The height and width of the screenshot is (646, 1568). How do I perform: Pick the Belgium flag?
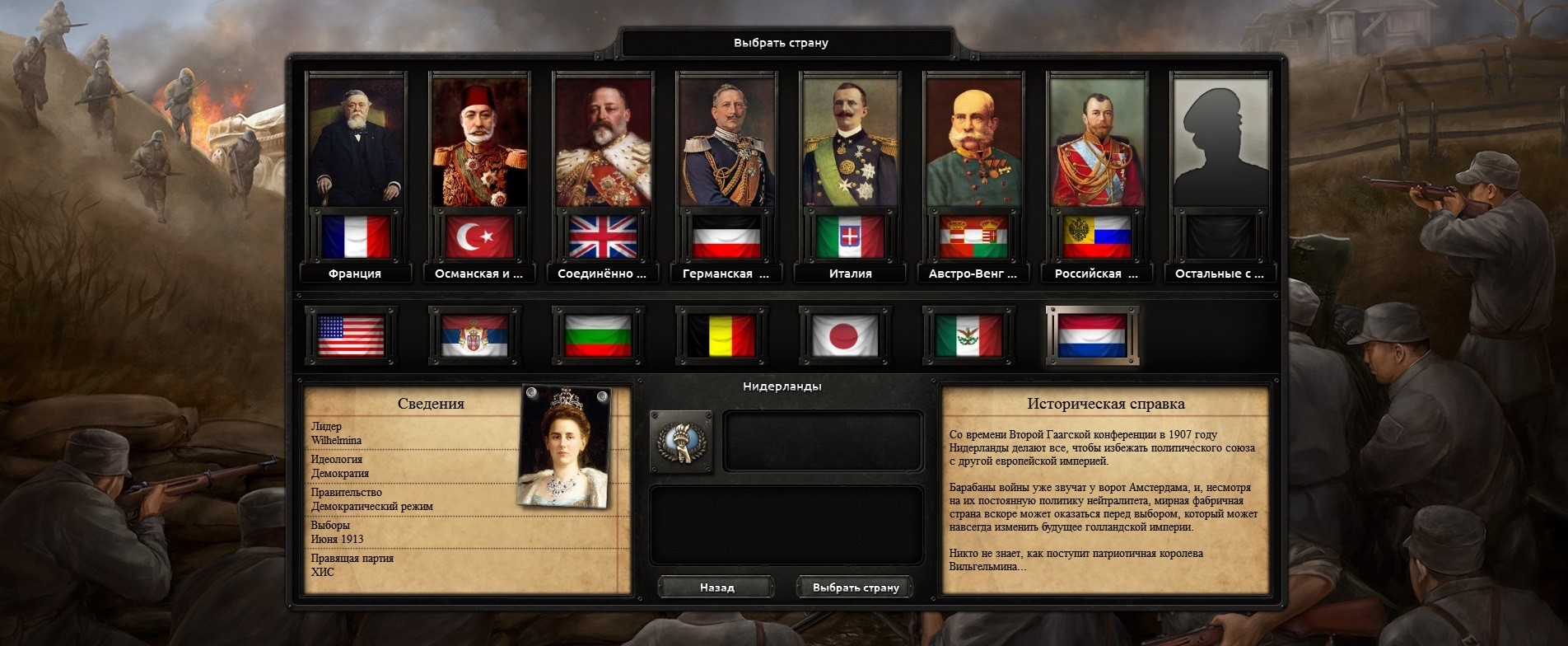tap(721, 336)
